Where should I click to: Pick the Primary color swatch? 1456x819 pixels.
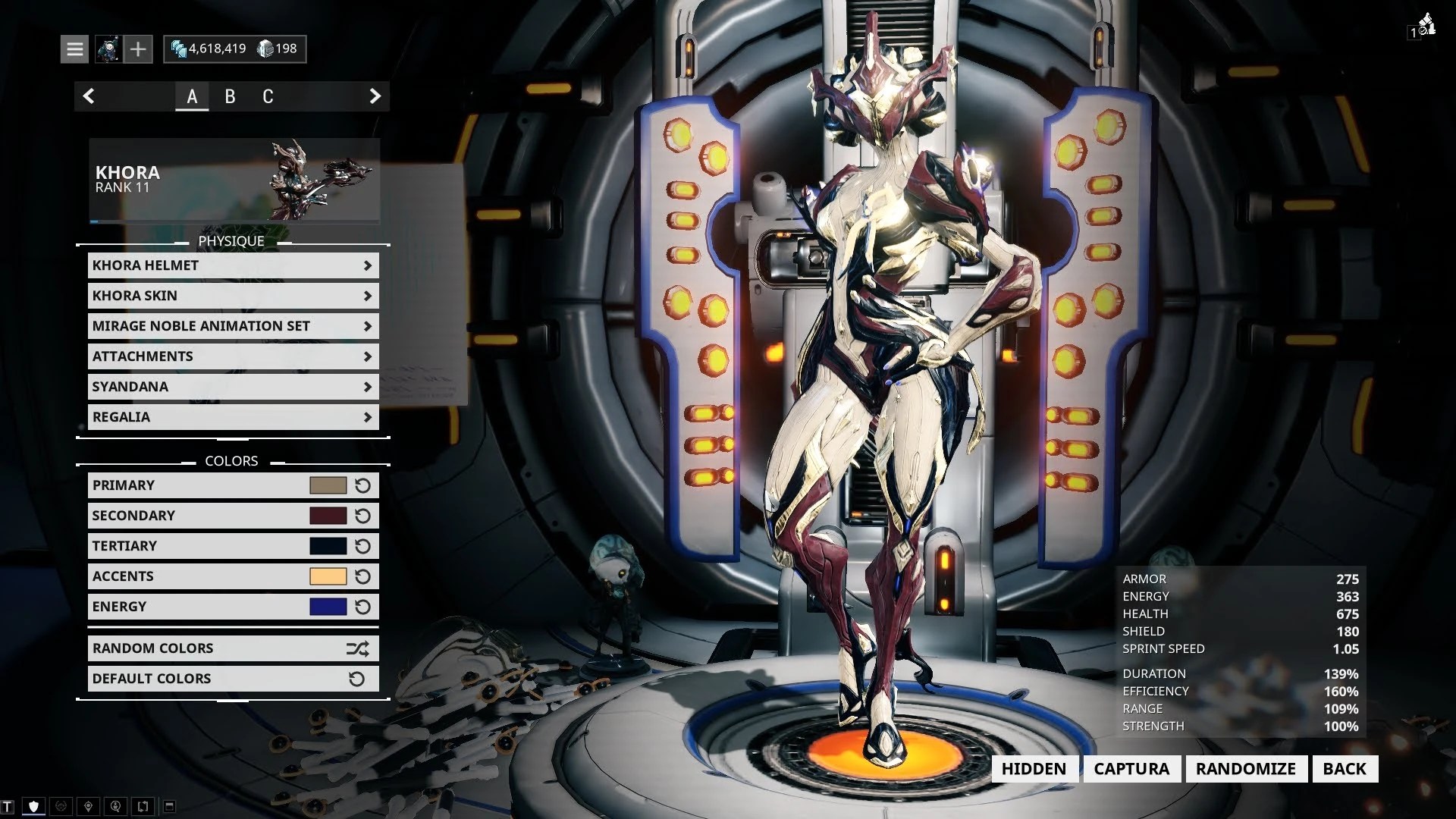point(328,485)
